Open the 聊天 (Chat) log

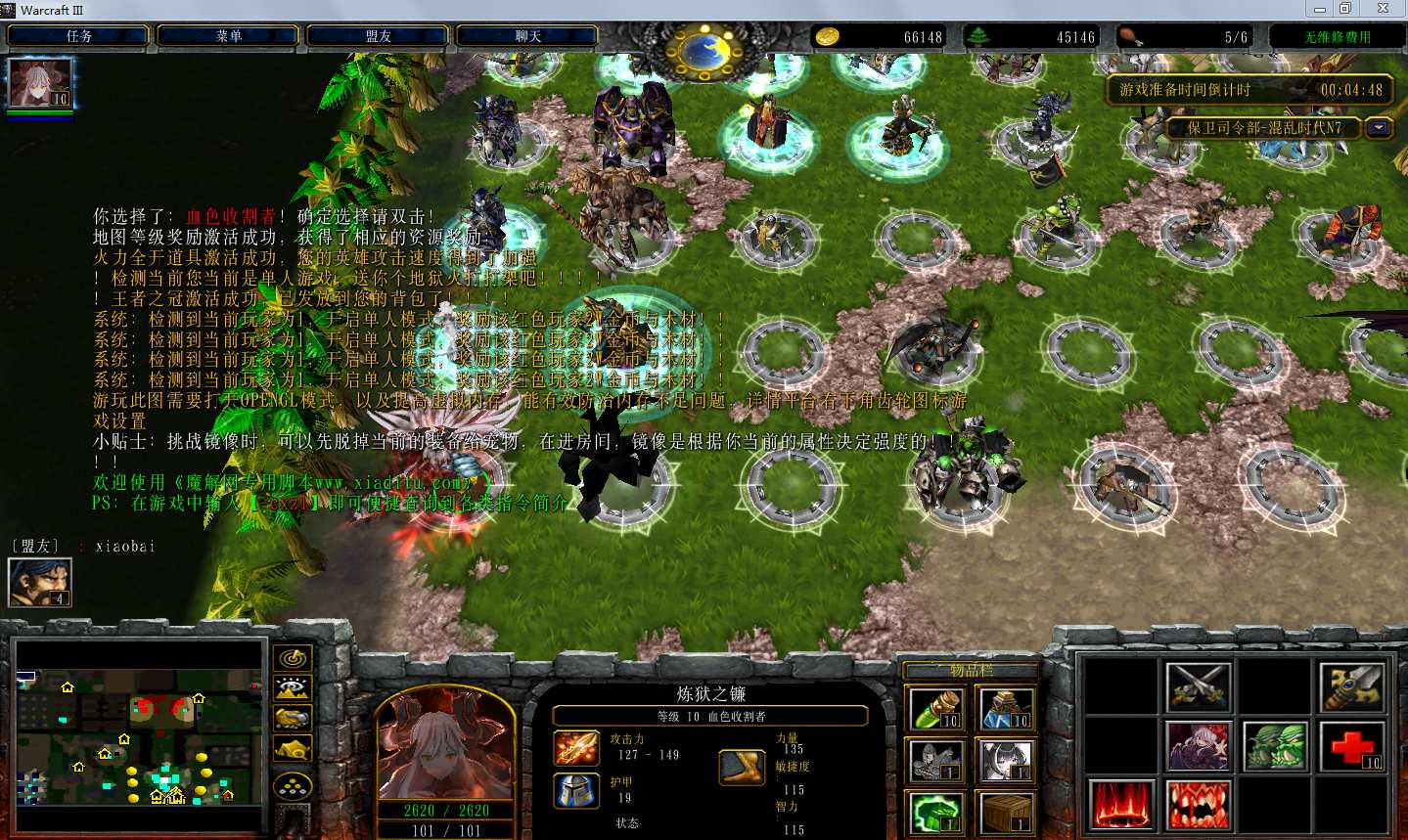(x=527, y=36)
